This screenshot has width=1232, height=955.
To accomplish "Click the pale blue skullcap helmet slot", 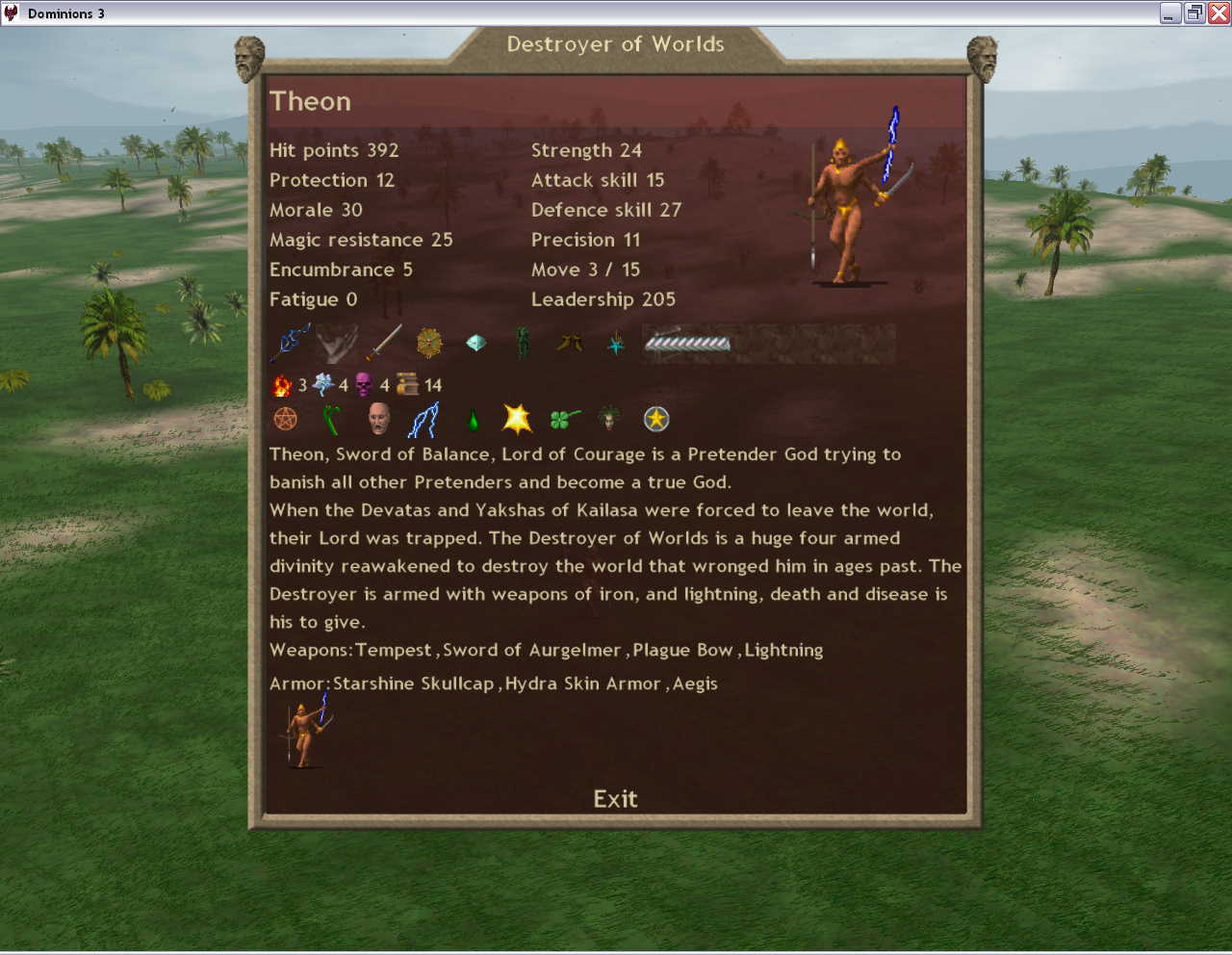I will click(475, 343).
